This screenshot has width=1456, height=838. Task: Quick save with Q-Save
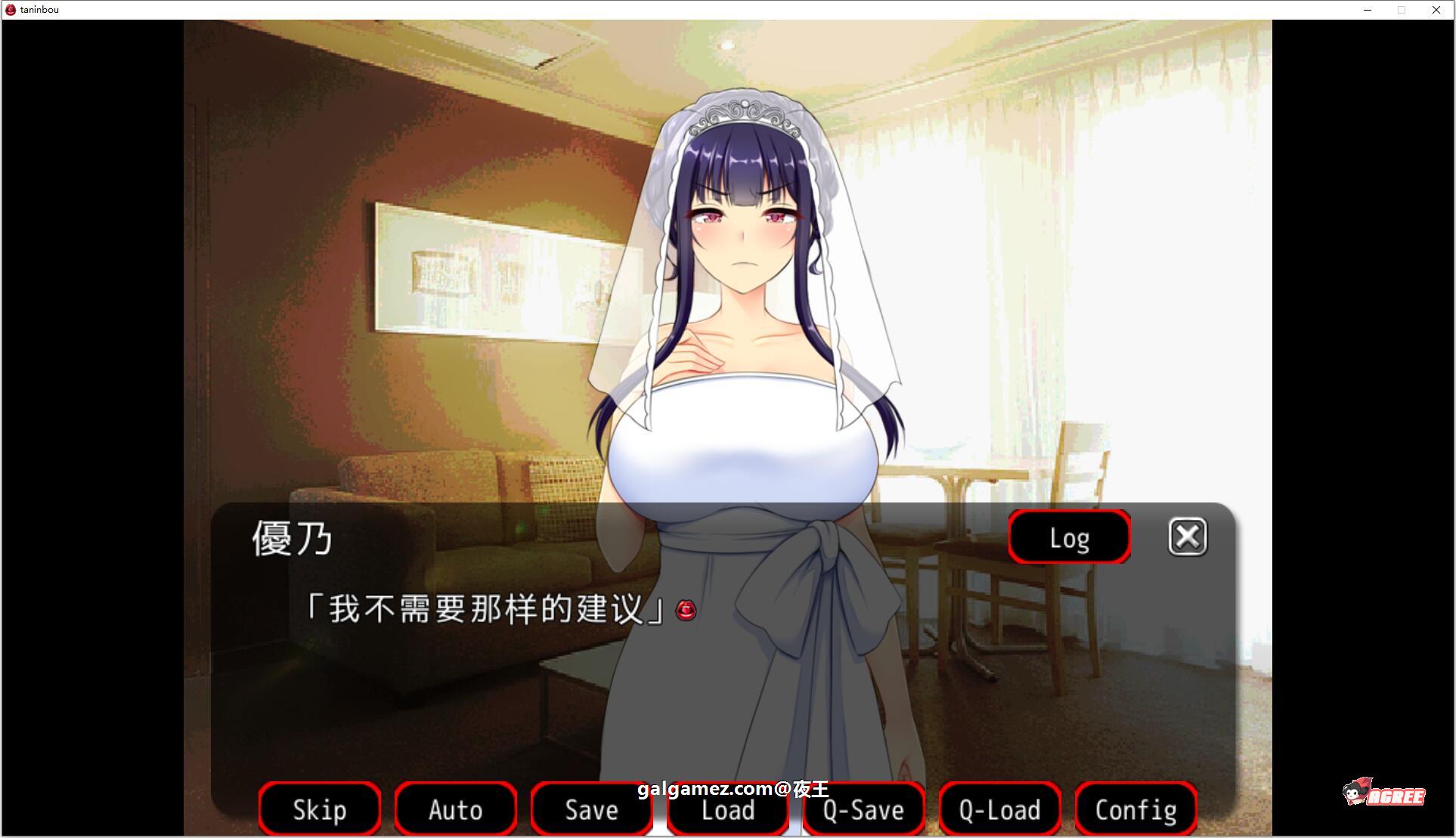[863, 809]
